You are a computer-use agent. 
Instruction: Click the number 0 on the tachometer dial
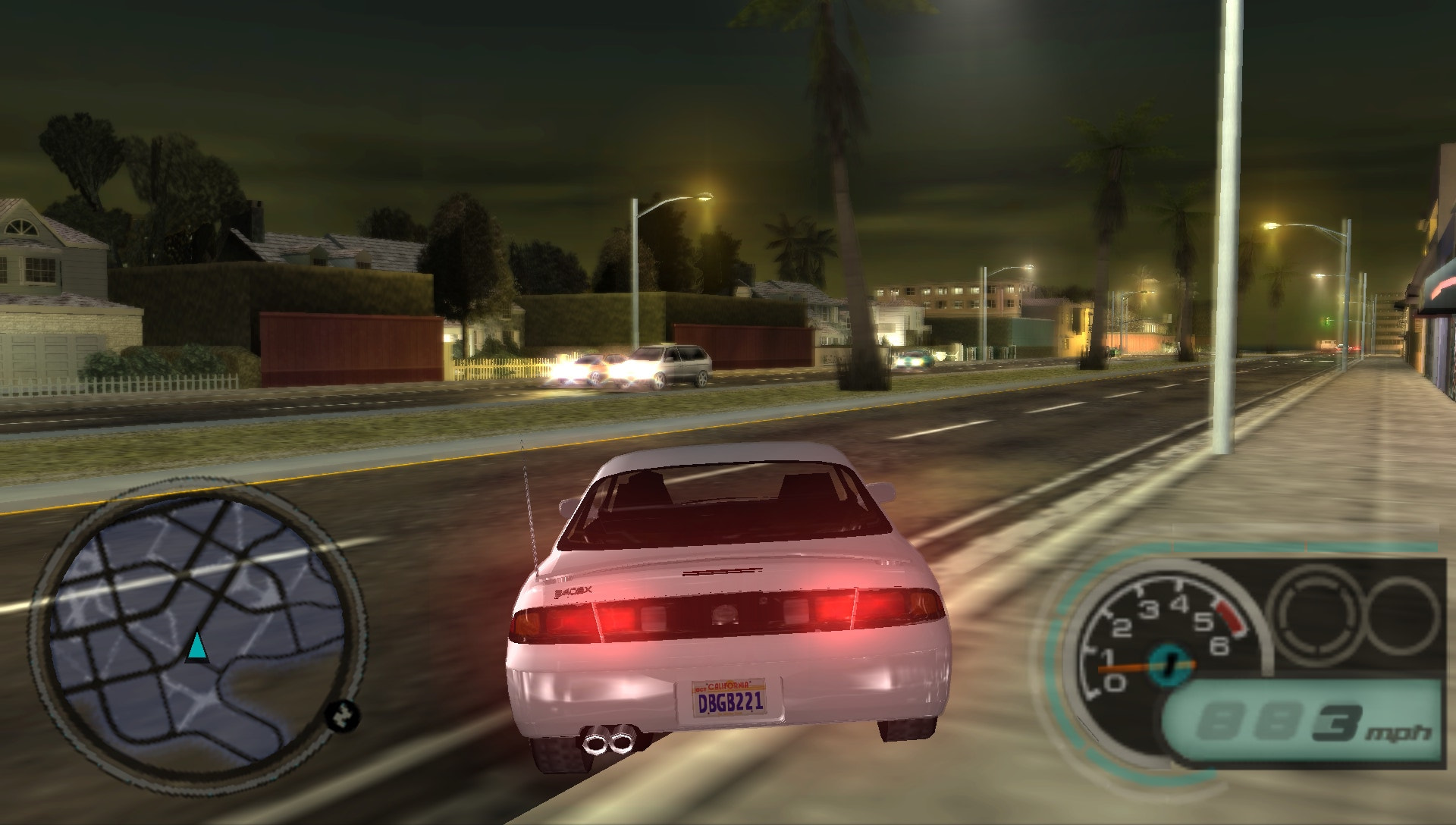click(1116, 684)
